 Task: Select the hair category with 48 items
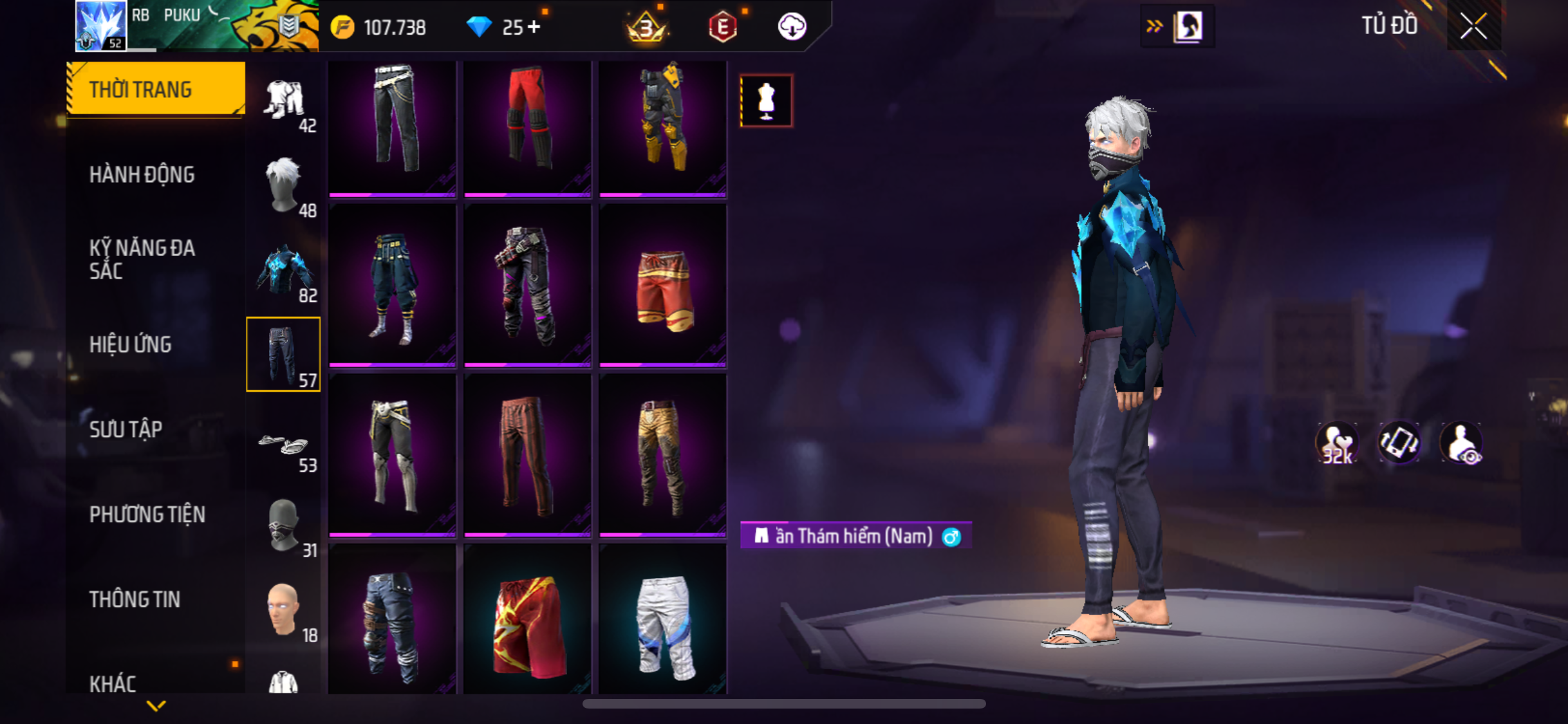283,185
